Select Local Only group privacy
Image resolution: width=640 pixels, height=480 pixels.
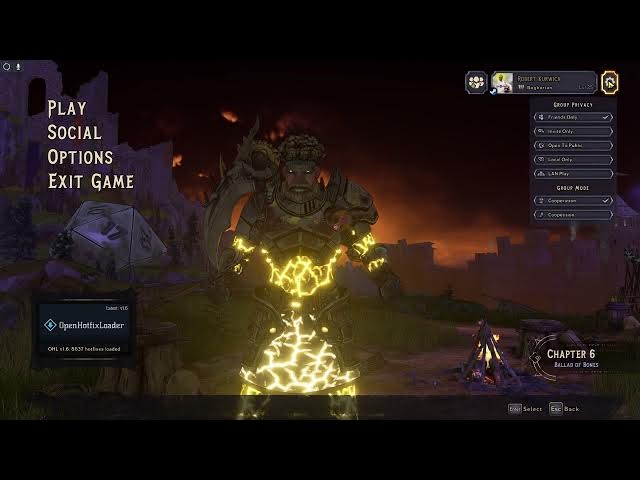point(572,159)
